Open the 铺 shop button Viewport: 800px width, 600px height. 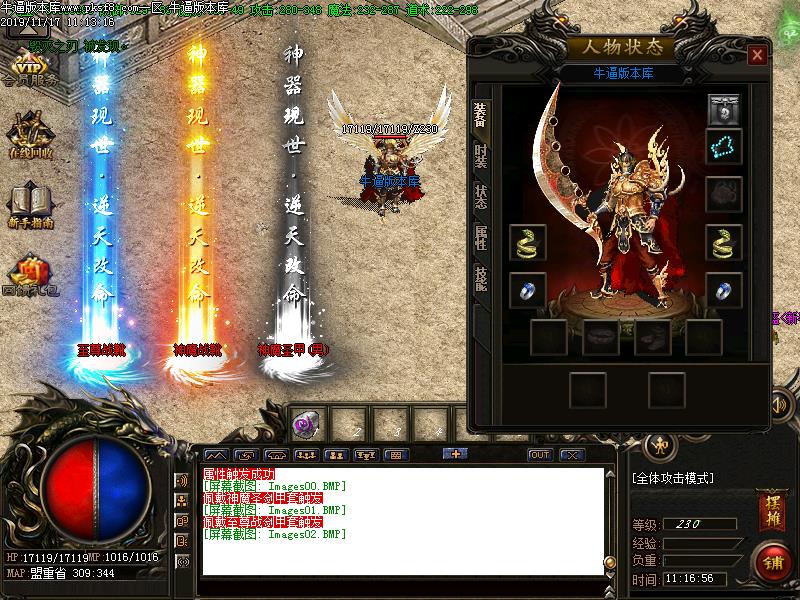click(x=771, y=559)
